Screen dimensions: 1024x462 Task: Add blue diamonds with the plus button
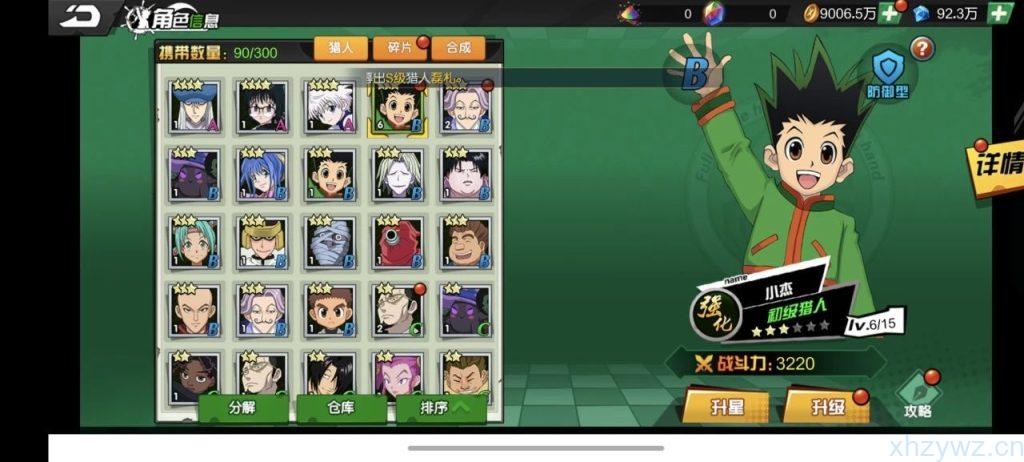coord(998,14)
